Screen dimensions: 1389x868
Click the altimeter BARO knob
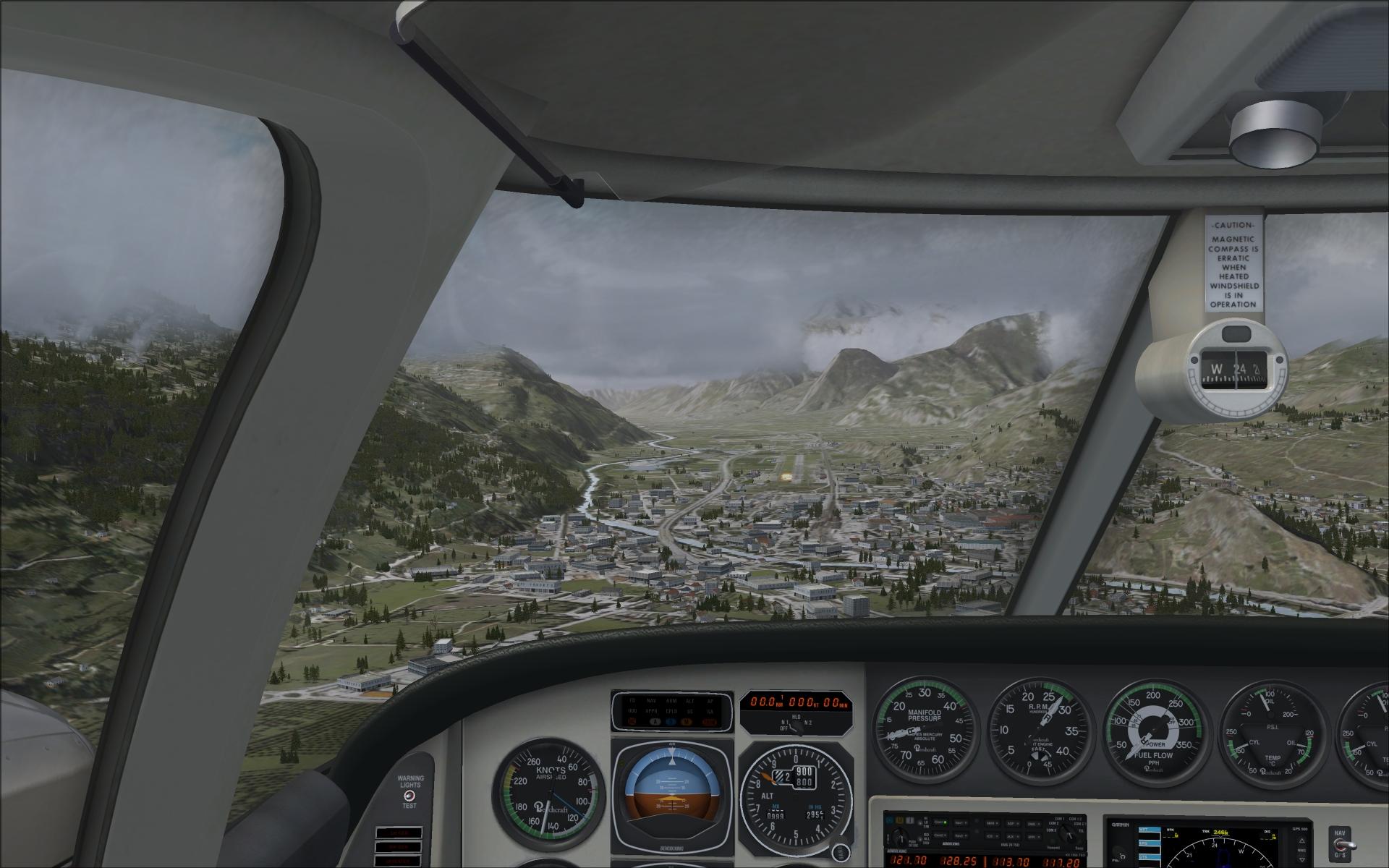click(x=839, y=849)
